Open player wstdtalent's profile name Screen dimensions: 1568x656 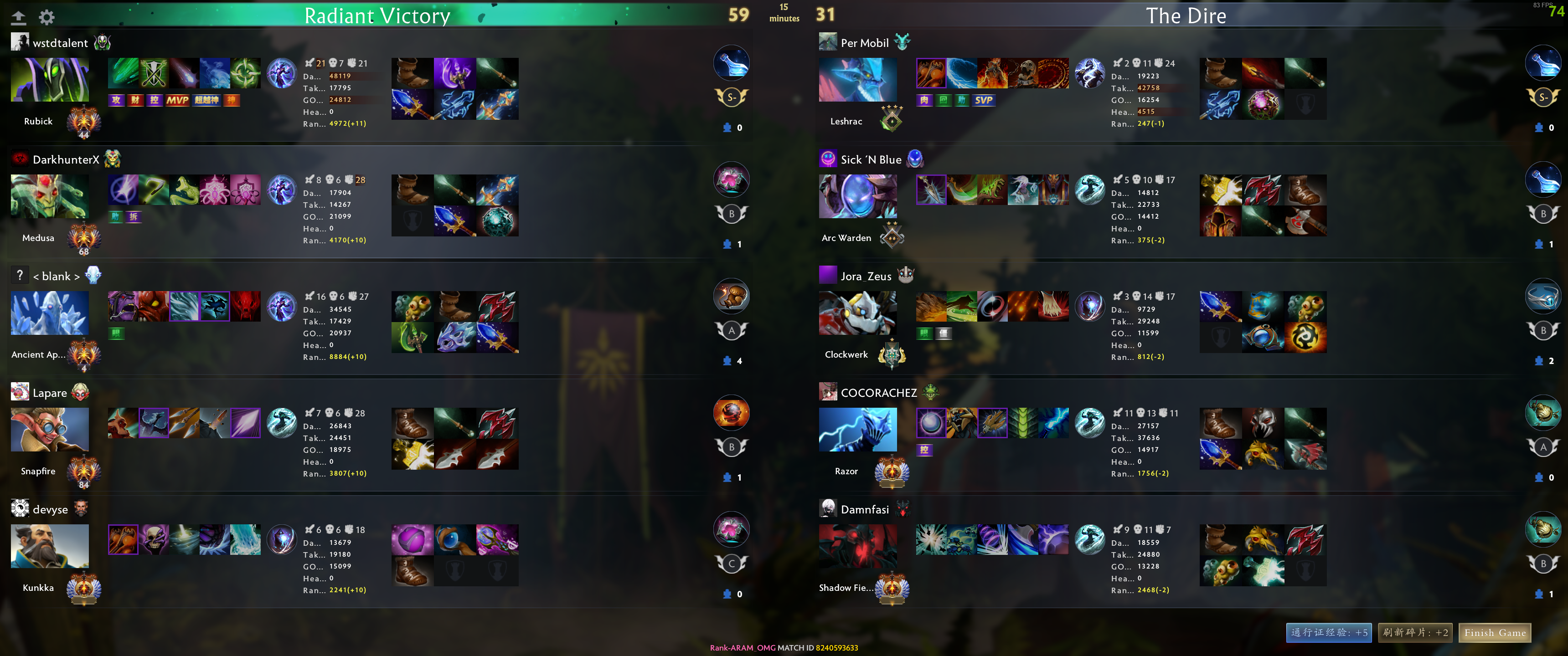pos(60,43)
